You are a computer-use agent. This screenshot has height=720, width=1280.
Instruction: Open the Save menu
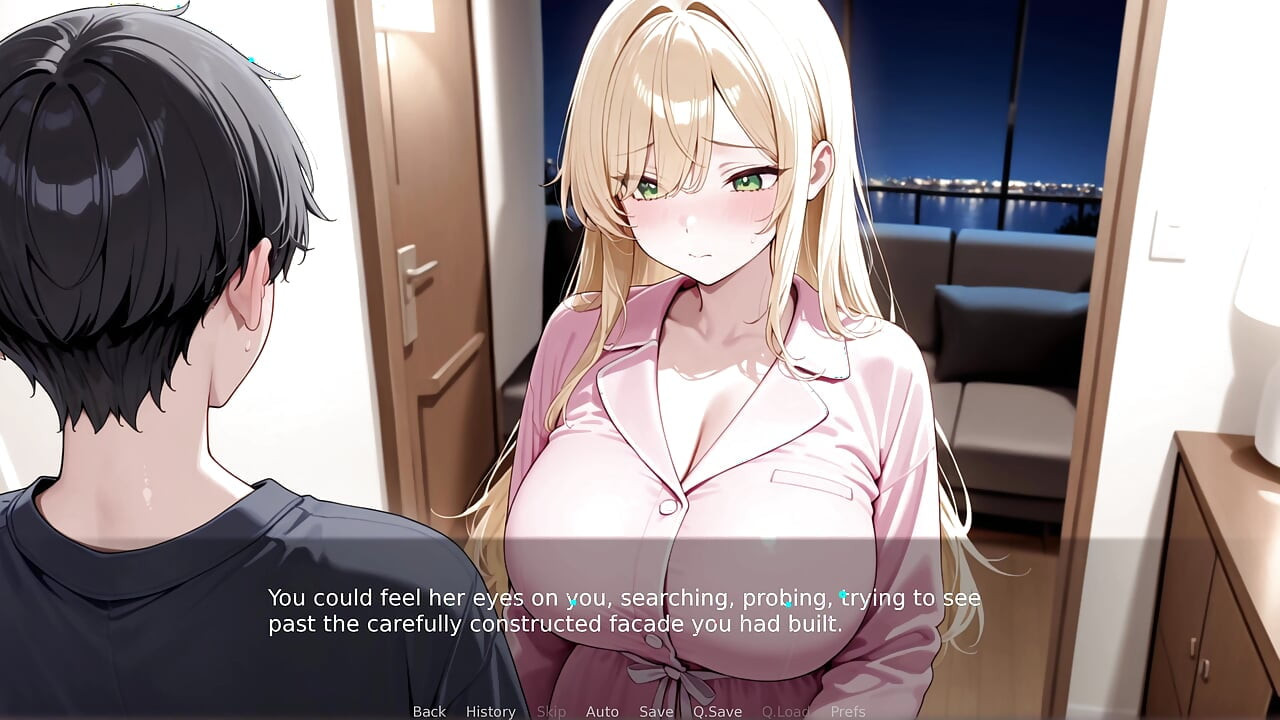(656, 711)
